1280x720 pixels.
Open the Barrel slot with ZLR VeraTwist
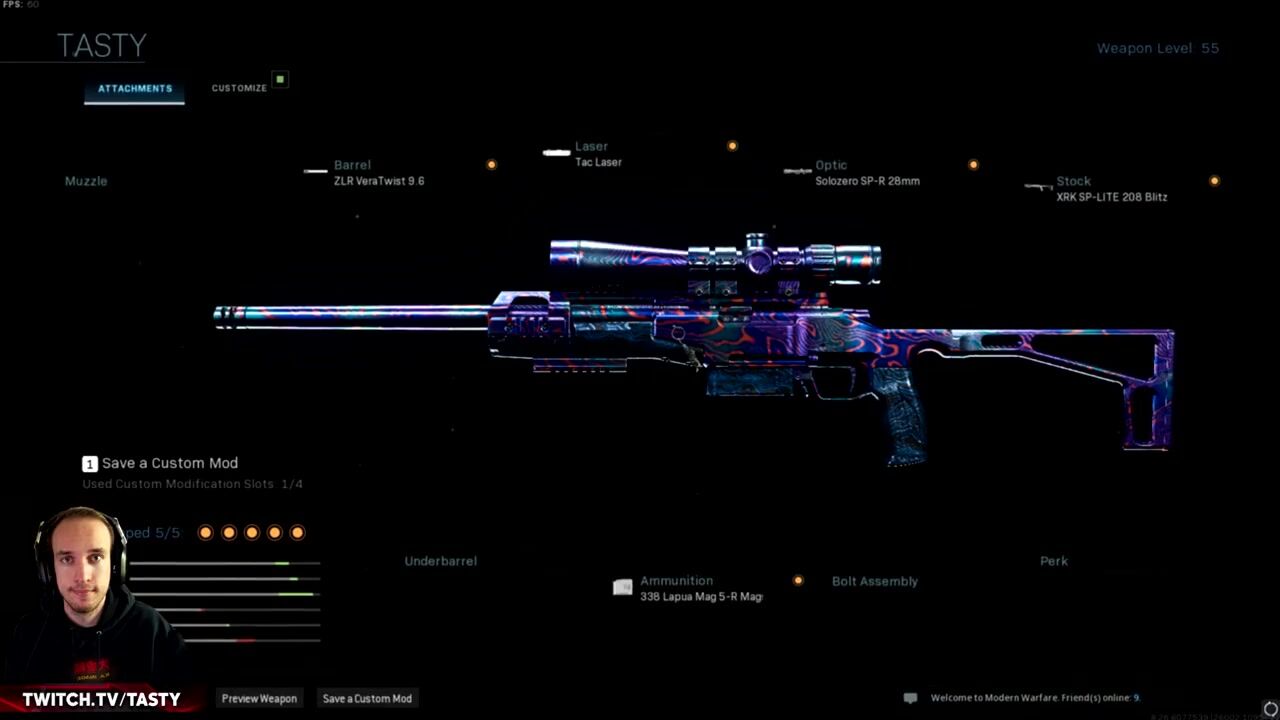378,173
